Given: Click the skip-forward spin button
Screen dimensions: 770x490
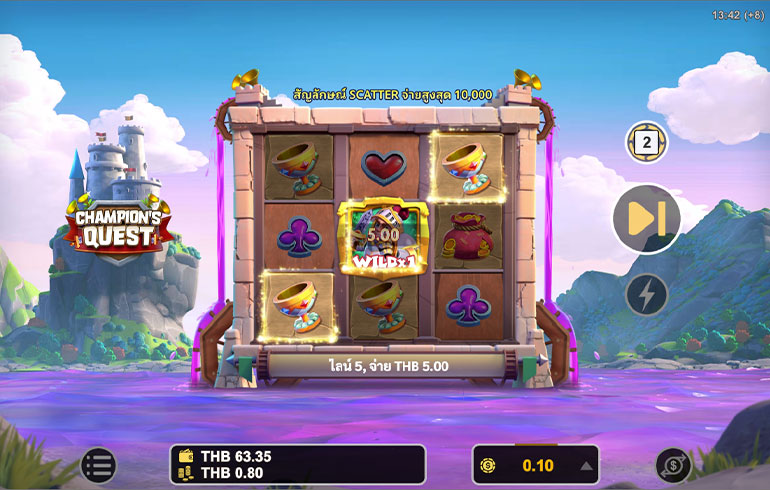Looking at the screenshot, I should pos(646,219).
